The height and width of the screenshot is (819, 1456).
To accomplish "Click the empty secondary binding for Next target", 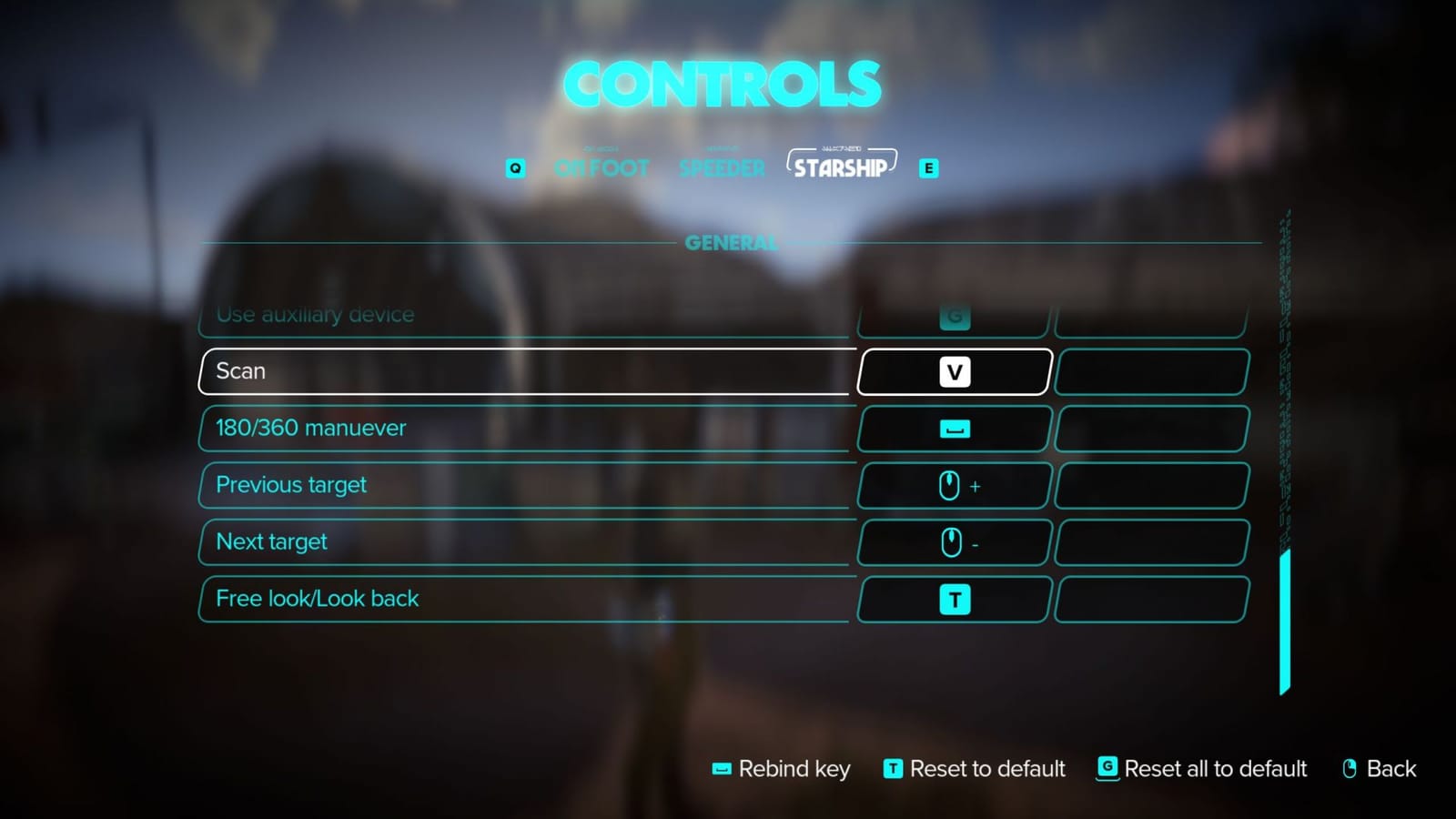I will pos(1150,542).
